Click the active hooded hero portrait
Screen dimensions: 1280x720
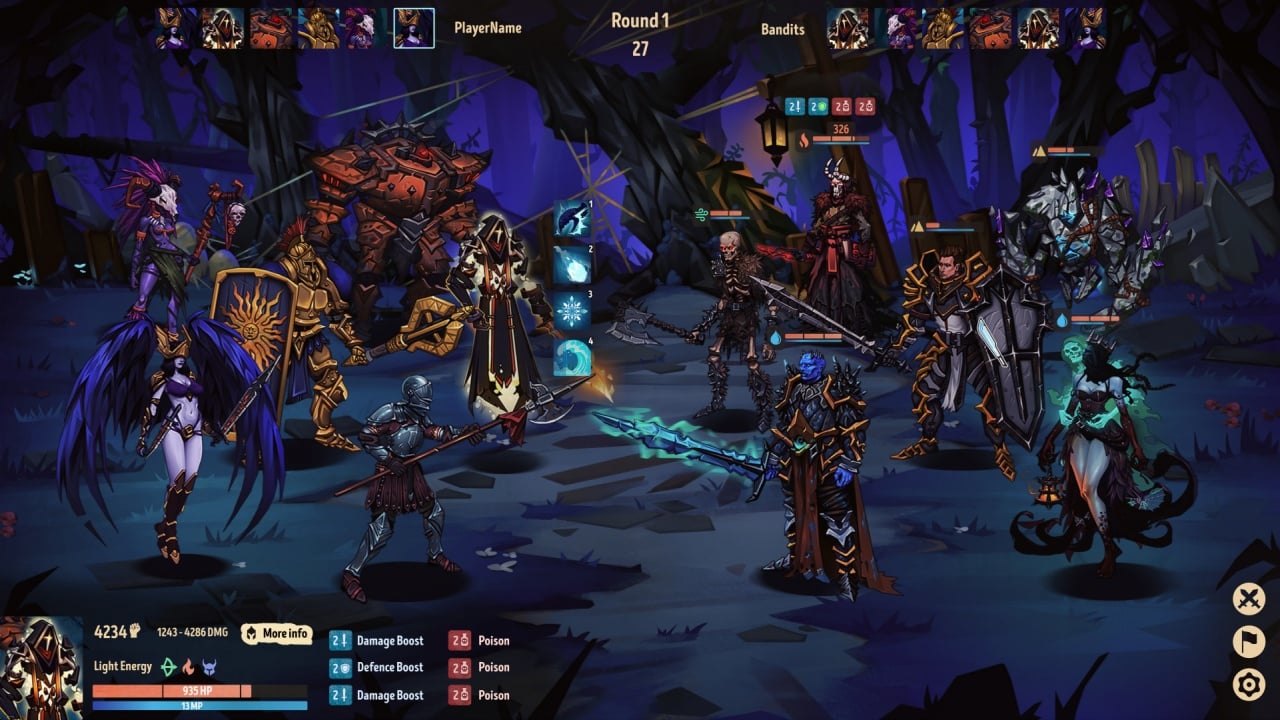click(41, 667)
